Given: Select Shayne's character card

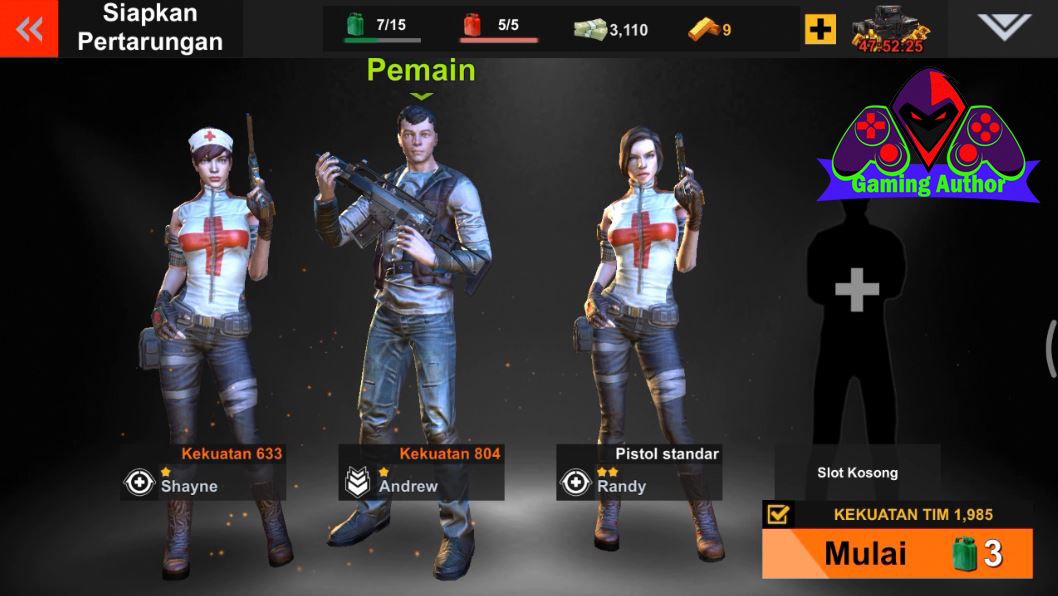Looking at the screenshot, I should (x=203, y=471).
